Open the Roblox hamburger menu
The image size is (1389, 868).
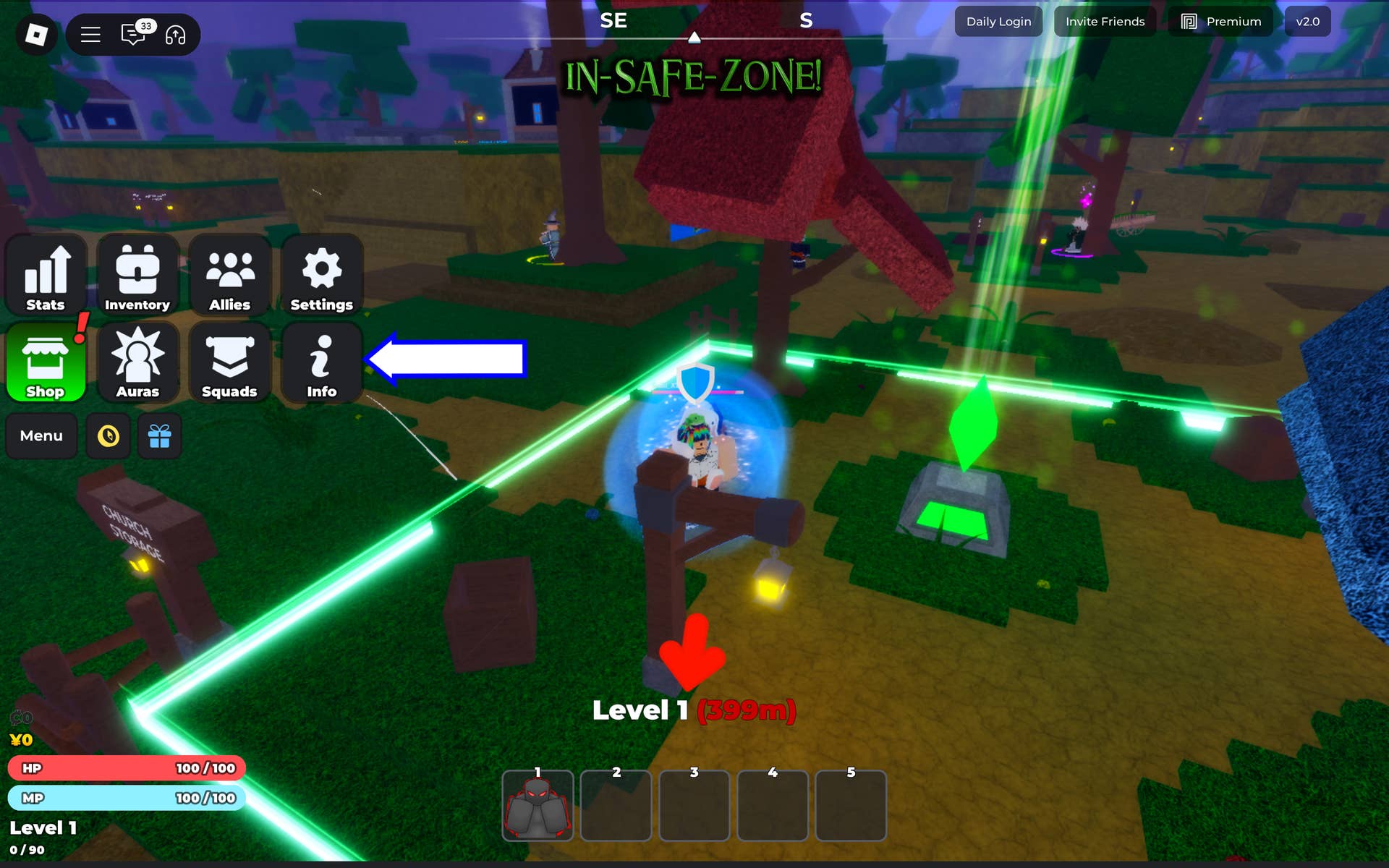(x=90, y=34)
